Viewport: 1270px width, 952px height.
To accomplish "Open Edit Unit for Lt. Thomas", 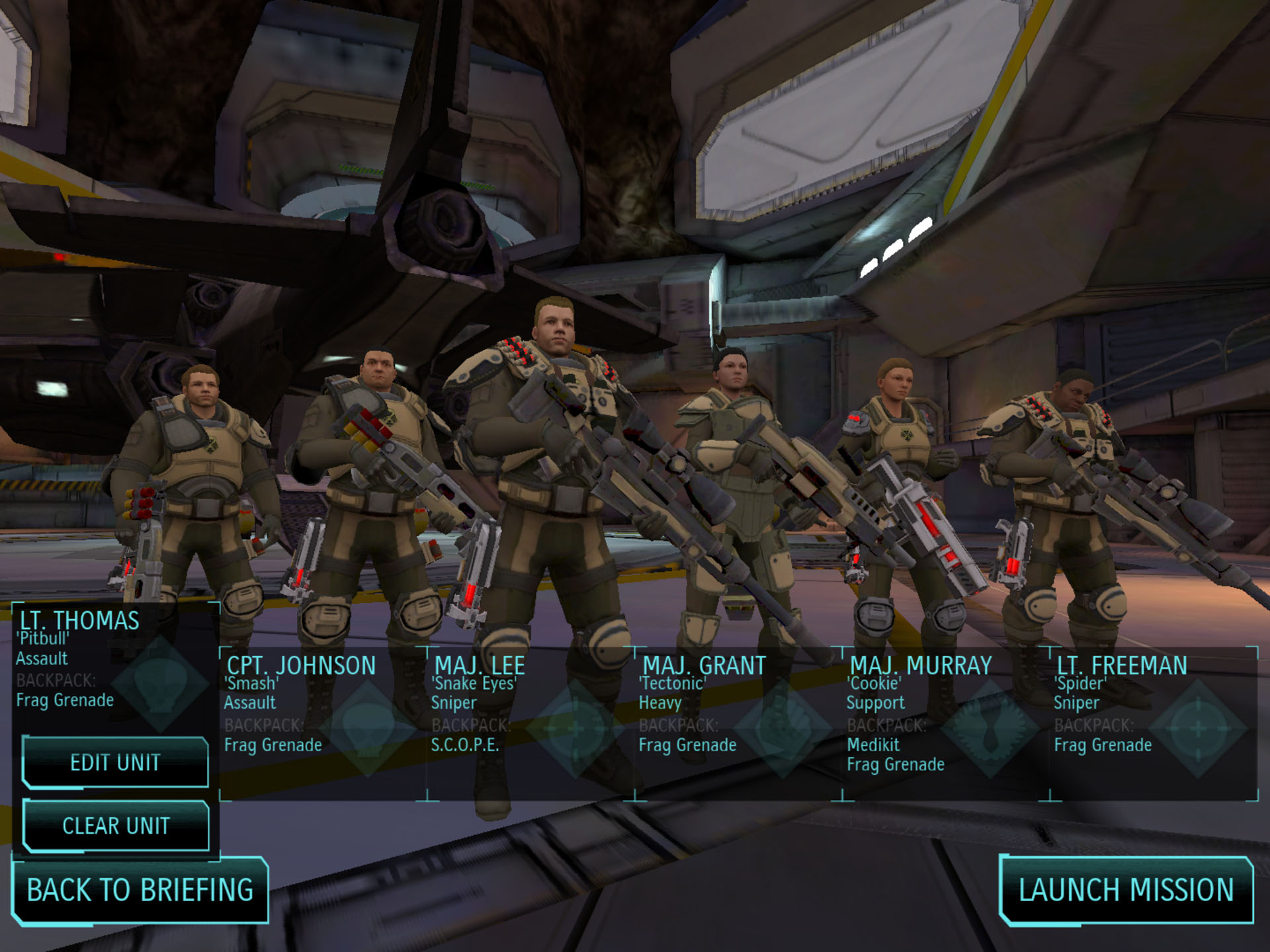I will coord(116,762).
